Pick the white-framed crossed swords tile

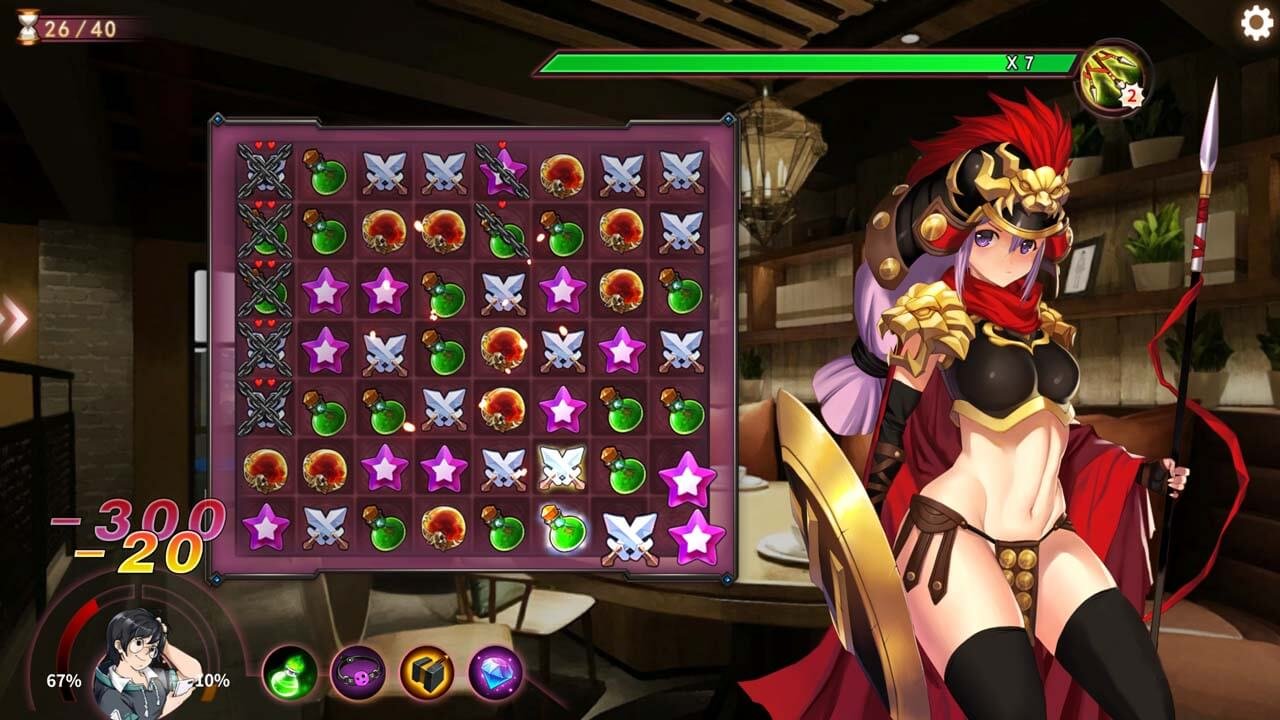tap(562, 467)
